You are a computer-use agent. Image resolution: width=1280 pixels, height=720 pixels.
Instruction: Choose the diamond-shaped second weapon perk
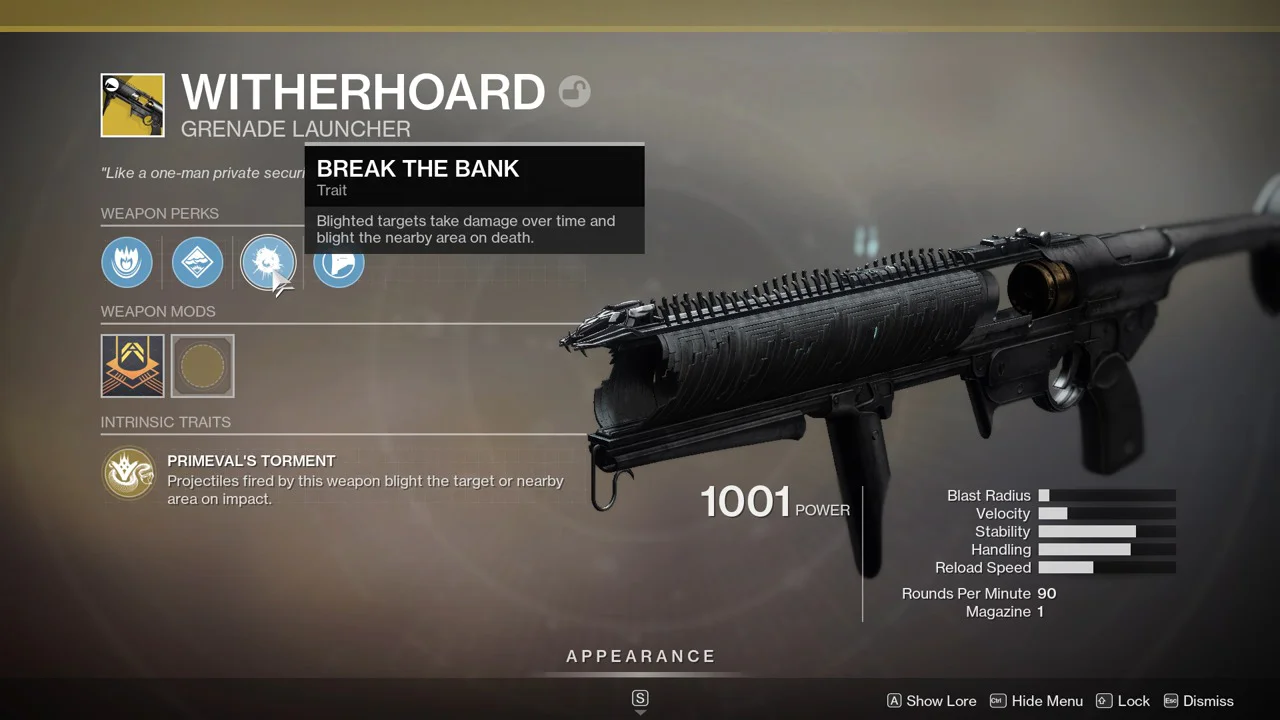coord(197,263)
